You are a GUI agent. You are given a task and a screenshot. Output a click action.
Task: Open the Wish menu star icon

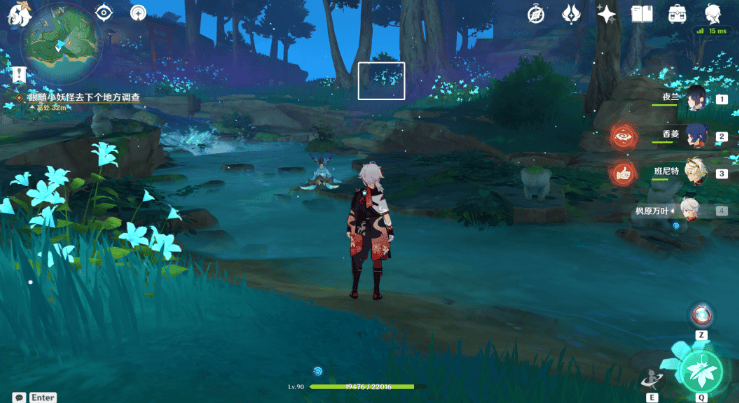click(x=606, y=13)
